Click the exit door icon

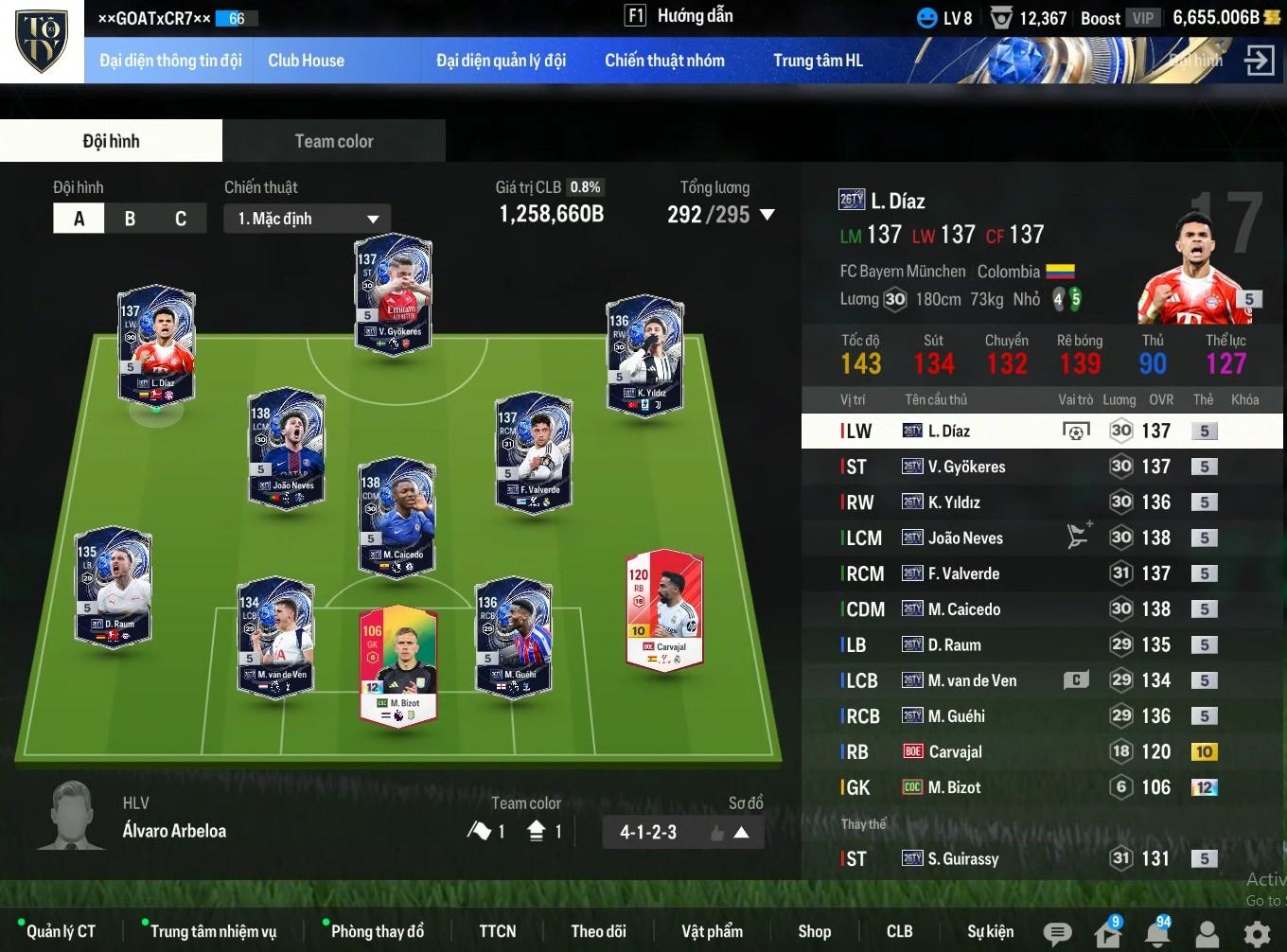point(1259,61)
